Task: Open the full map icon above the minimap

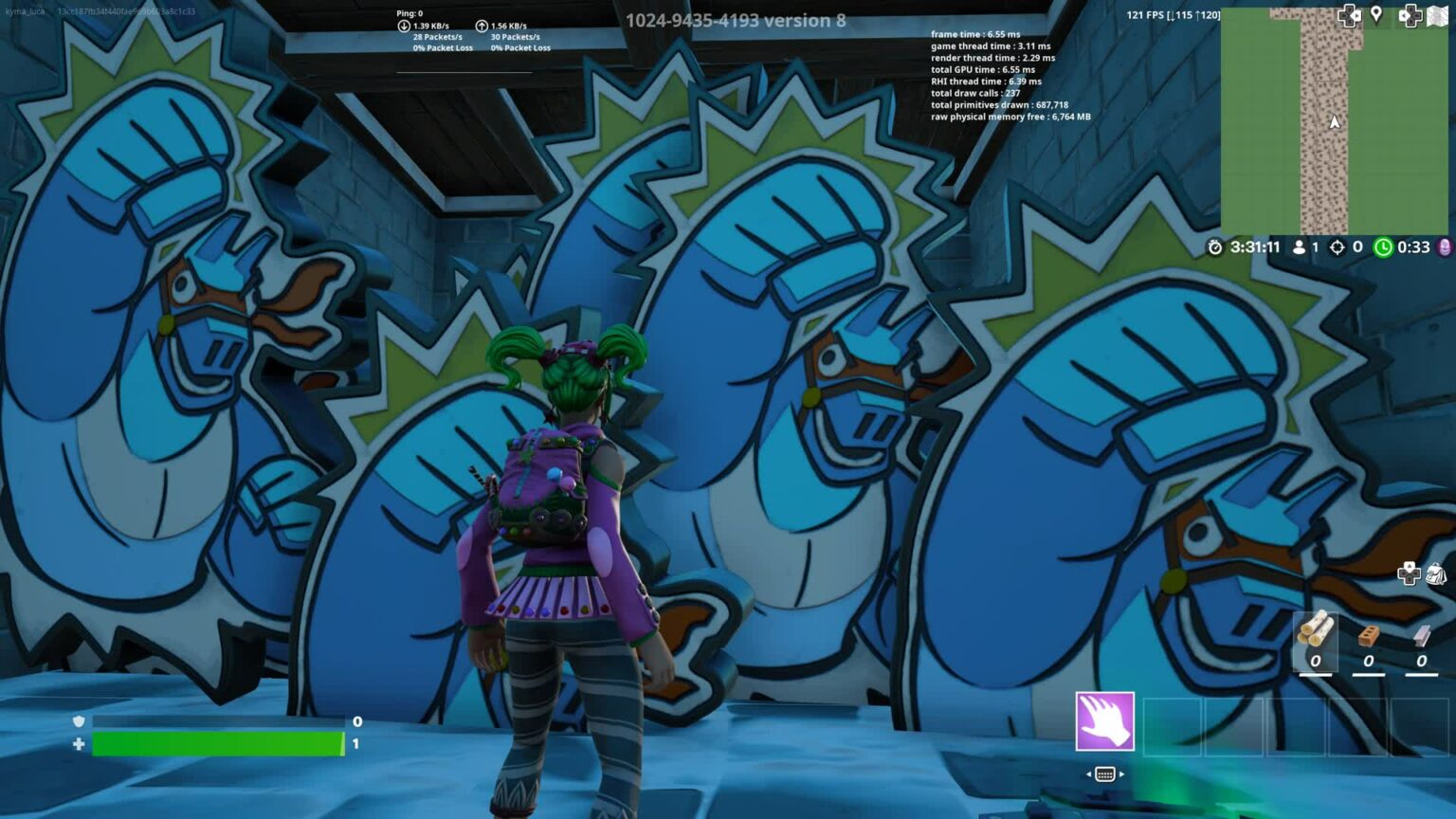Action: point(1439,15)
